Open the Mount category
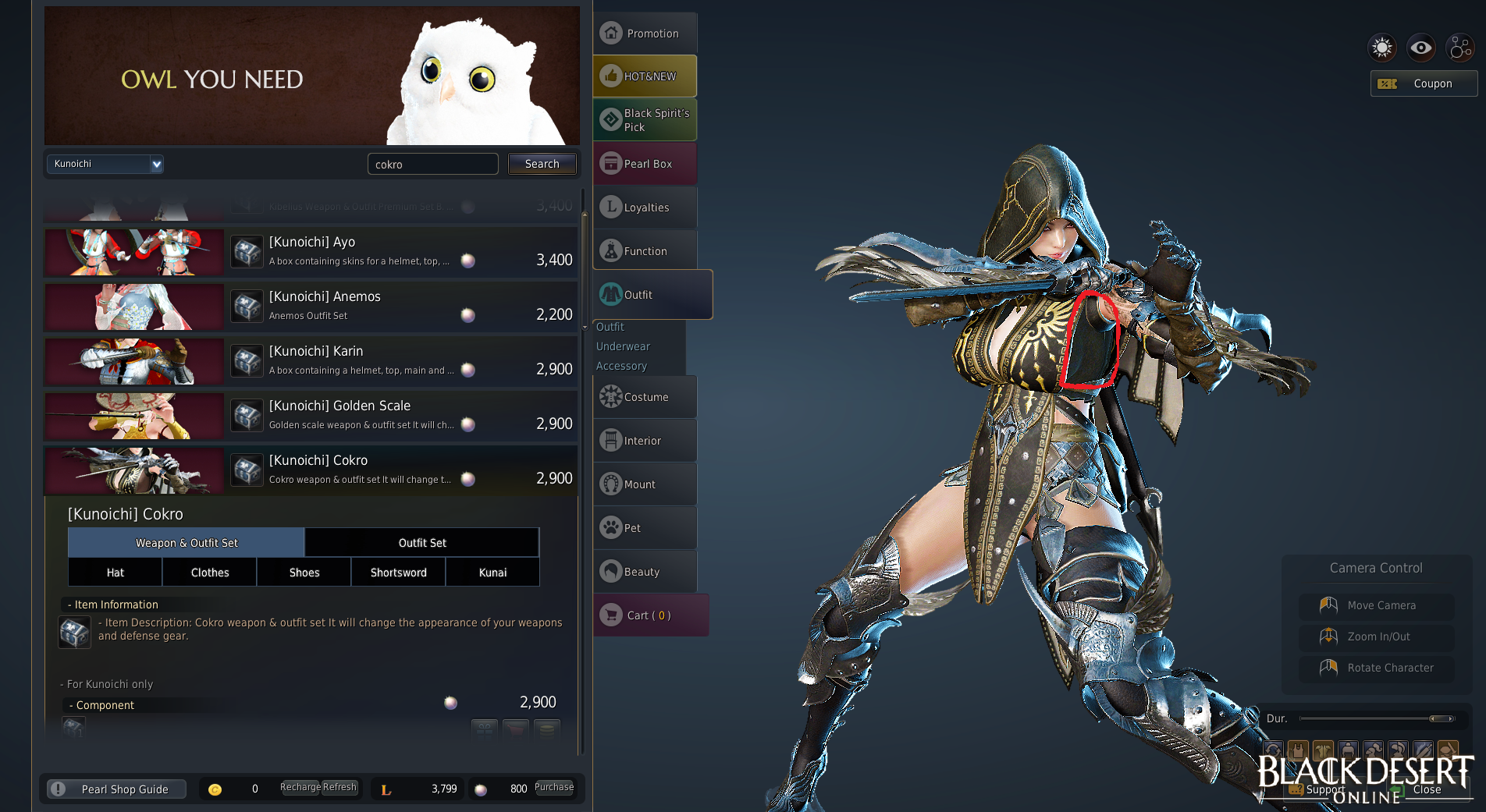This screenshot has height=812, width=1486. tap(645, 484)
